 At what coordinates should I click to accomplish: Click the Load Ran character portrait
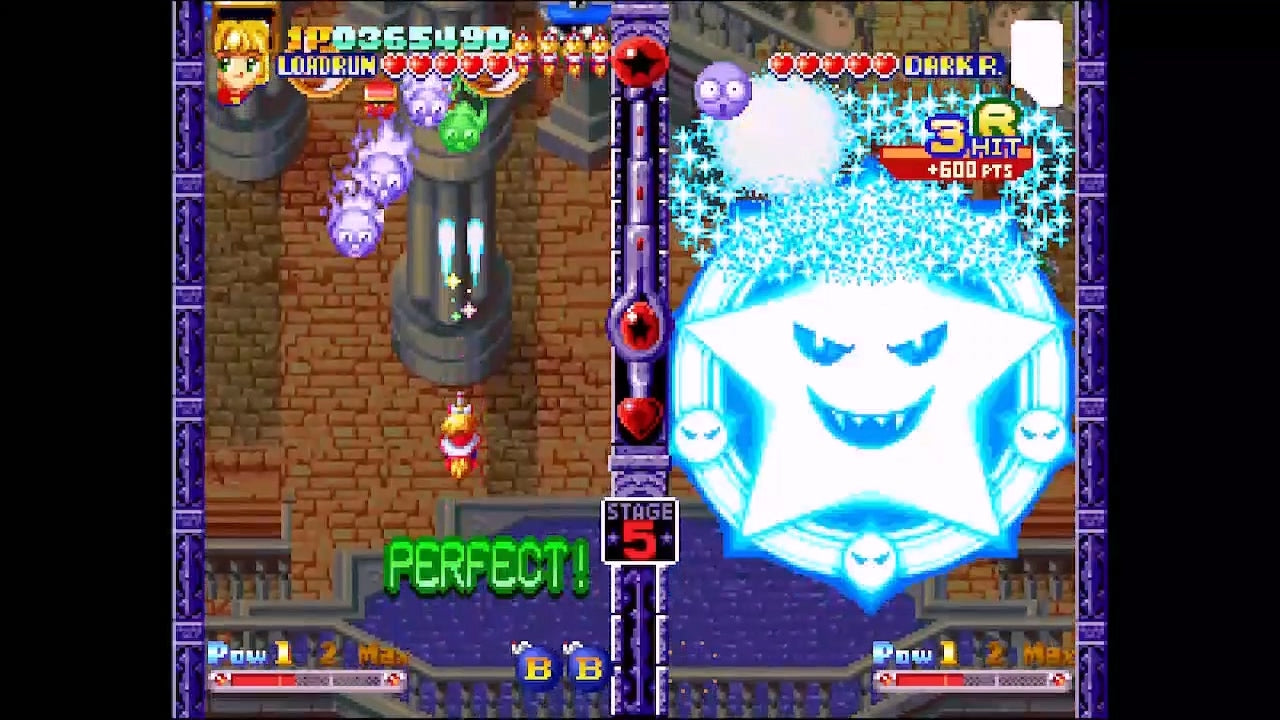[241, 59]
